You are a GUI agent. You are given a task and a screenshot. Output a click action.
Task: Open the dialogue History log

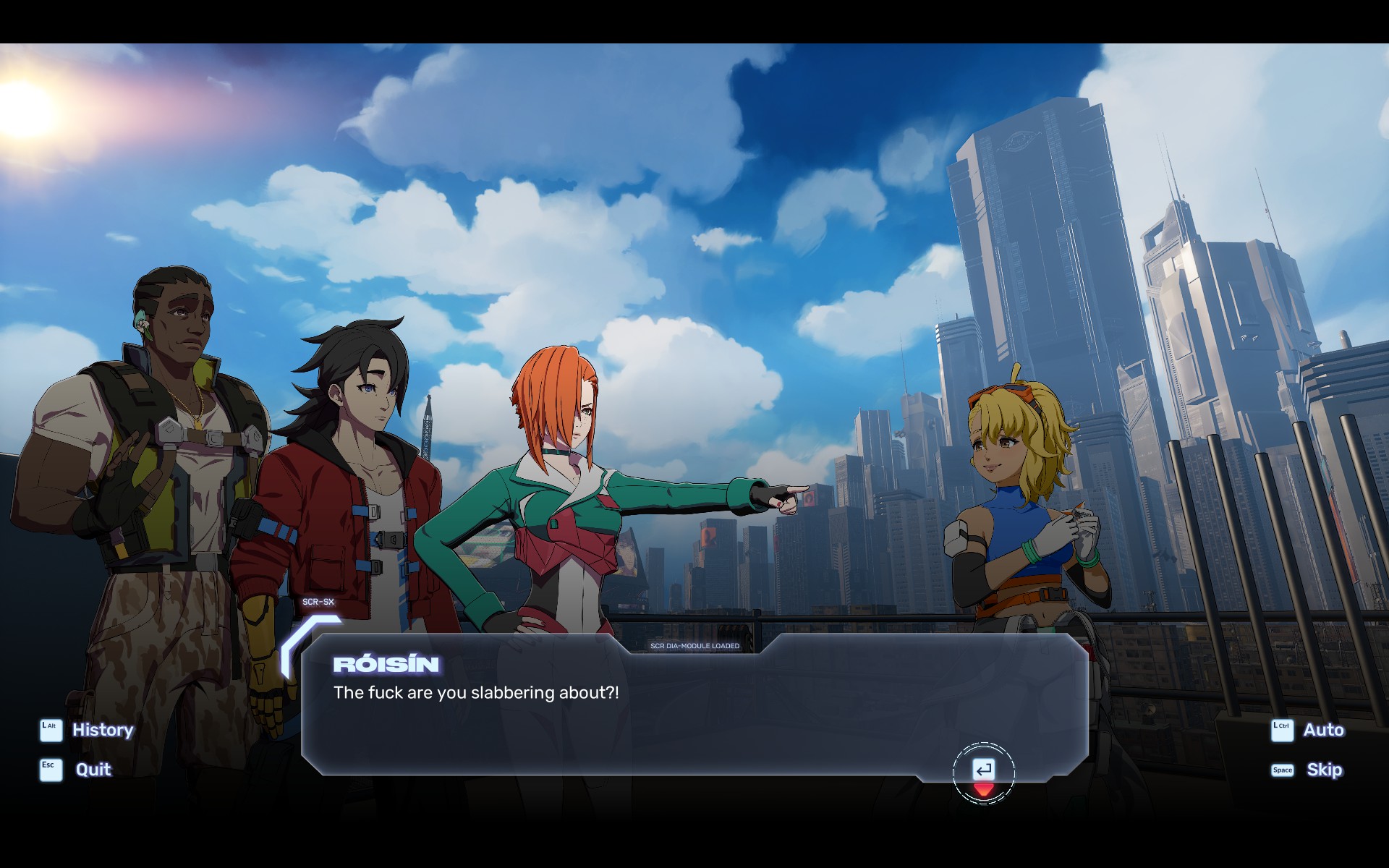102,730
